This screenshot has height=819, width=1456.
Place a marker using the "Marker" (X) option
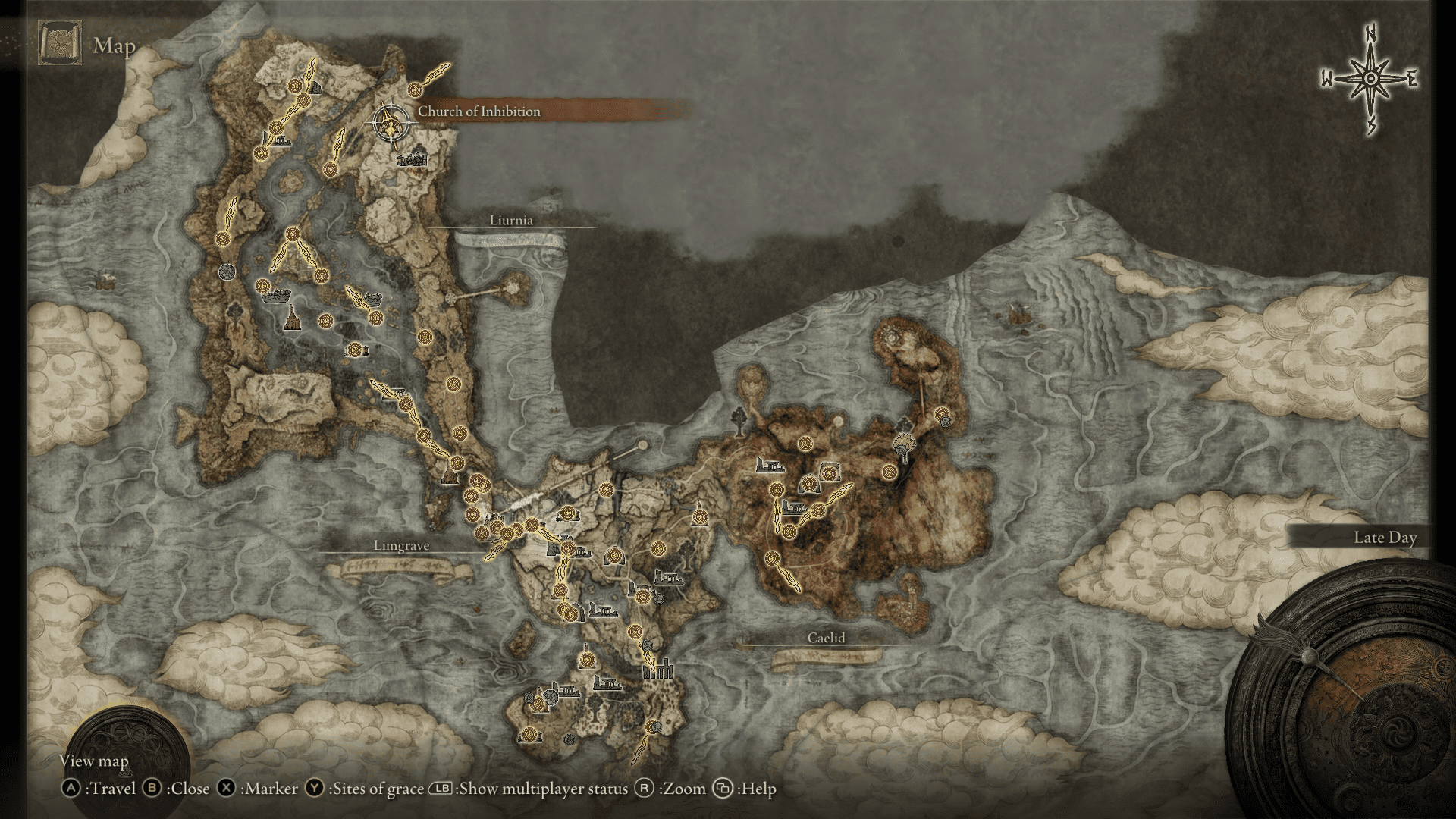tap(269, 789)
